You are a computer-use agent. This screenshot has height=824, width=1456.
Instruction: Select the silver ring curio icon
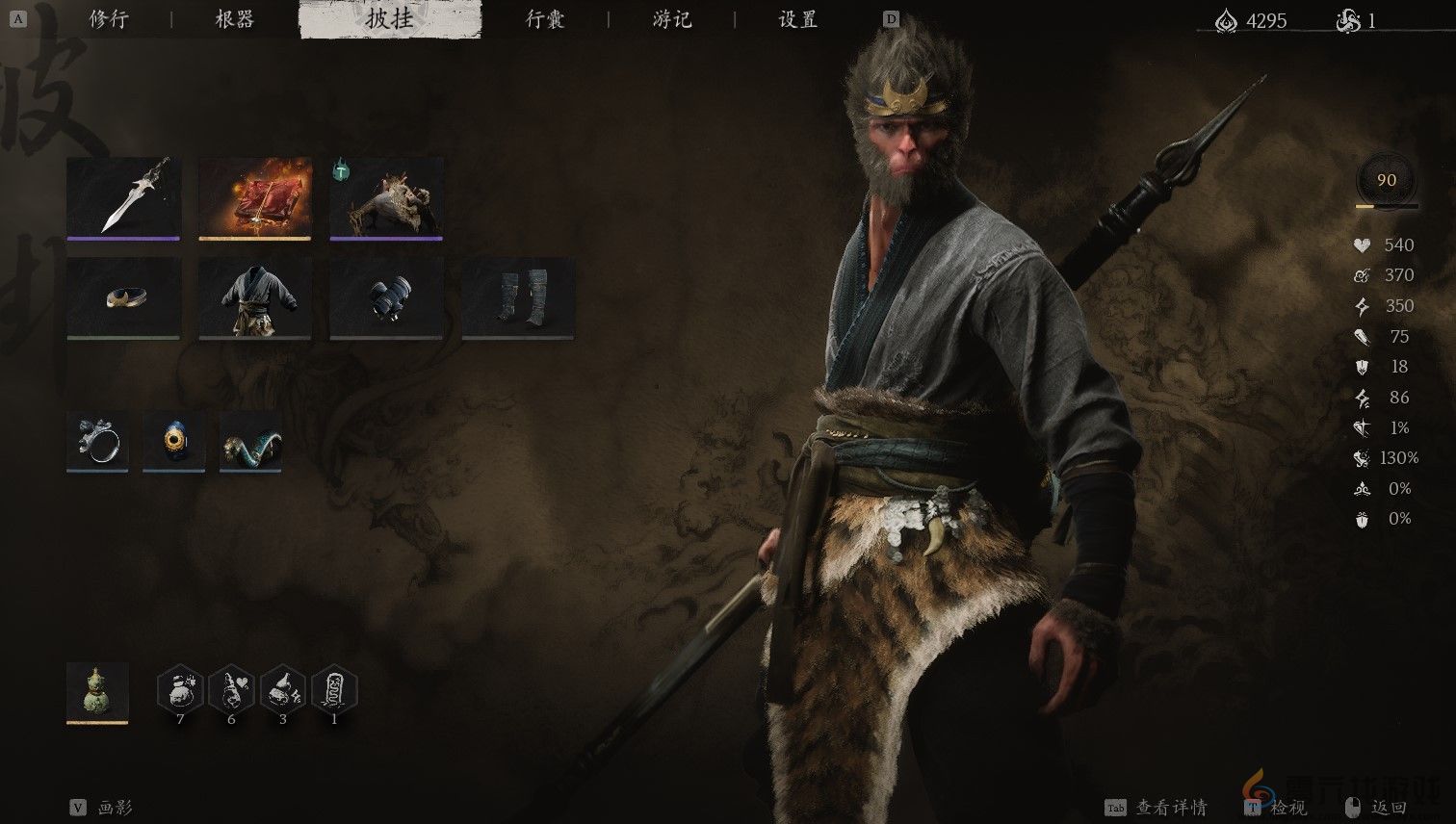[x=96, y=442]
